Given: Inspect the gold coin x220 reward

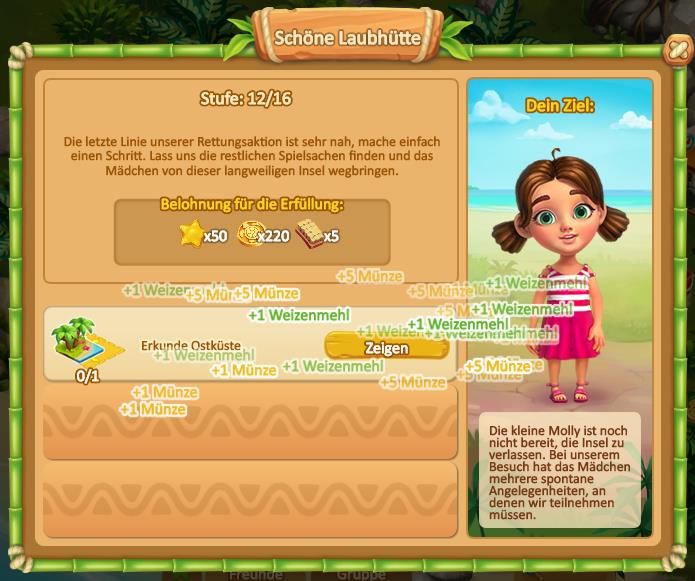Looking at the screenshot, I should 248,235.
